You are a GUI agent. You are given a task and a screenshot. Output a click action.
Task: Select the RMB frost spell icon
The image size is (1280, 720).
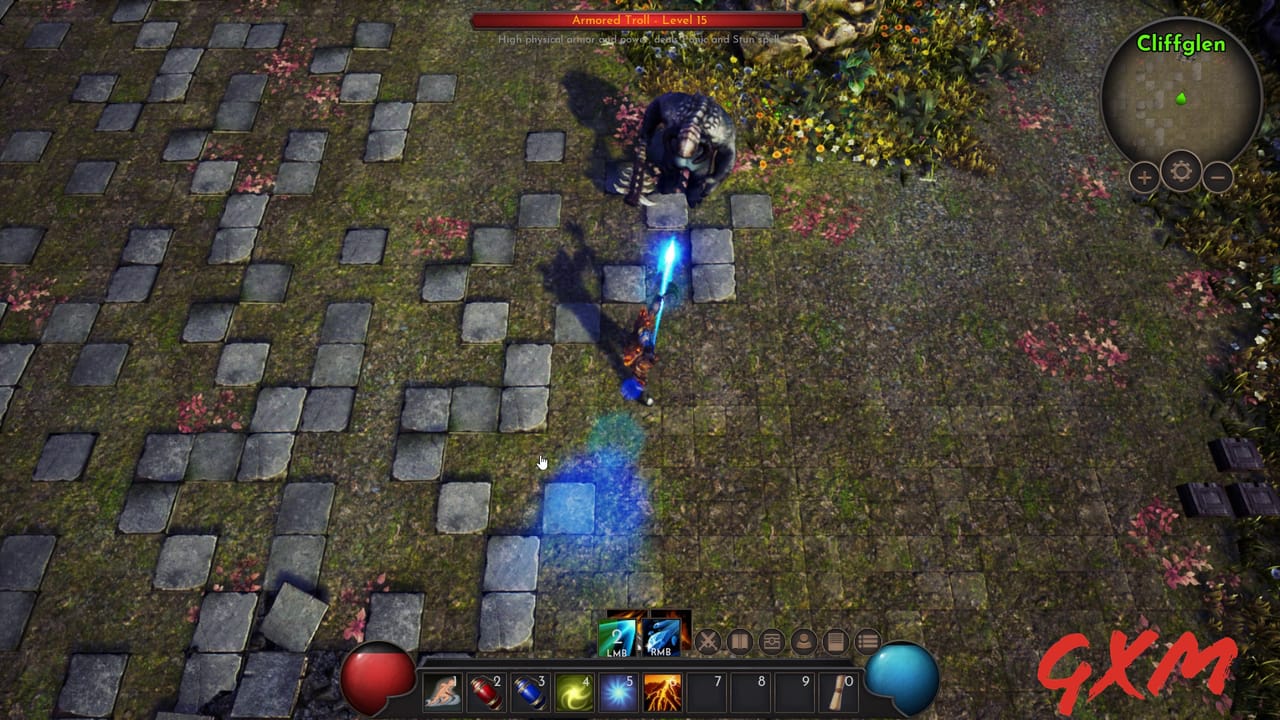(660, 637)
